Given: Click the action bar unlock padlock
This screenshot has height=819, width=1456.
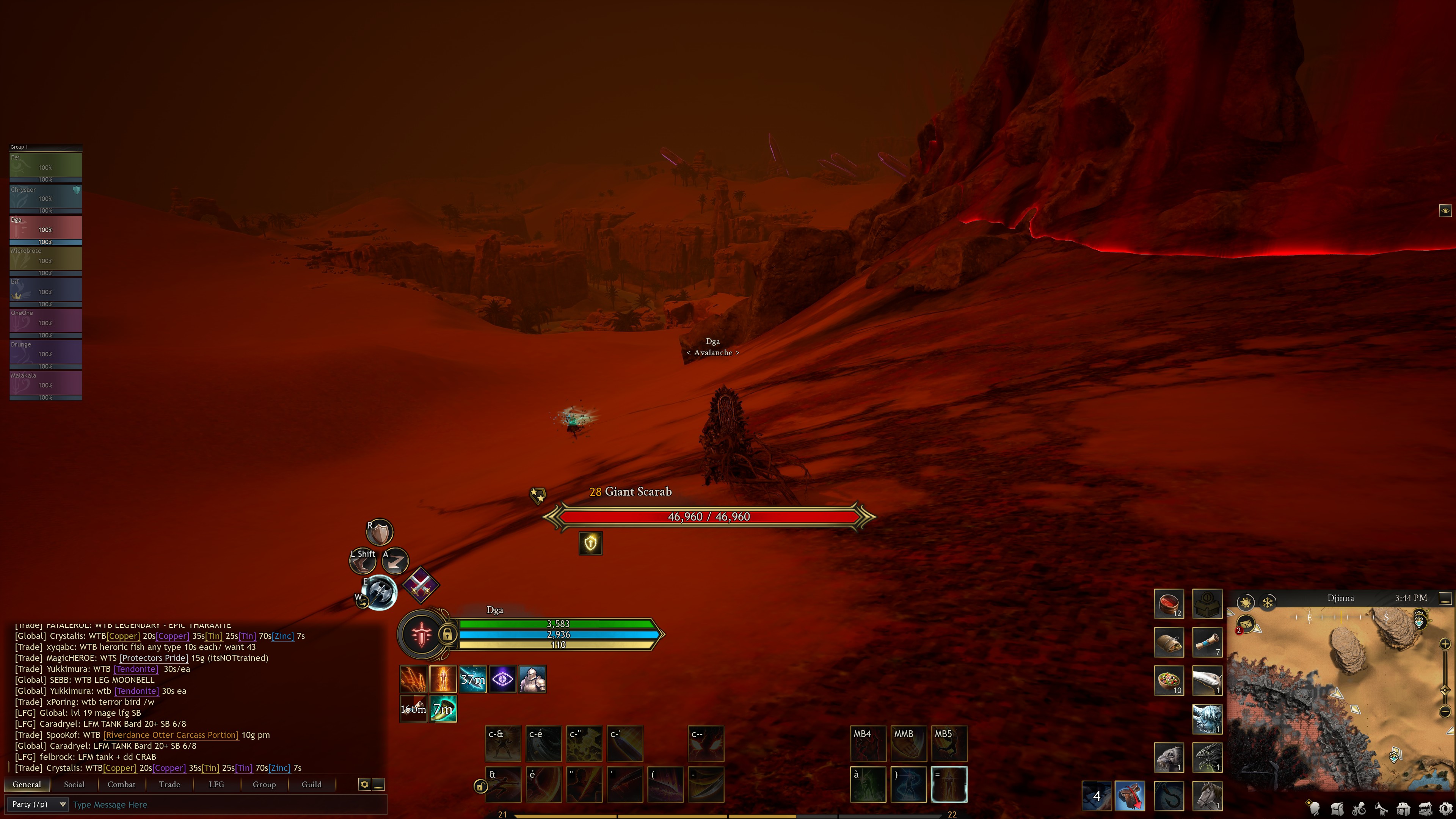Looking at the screenshot, I should point(480,786).
